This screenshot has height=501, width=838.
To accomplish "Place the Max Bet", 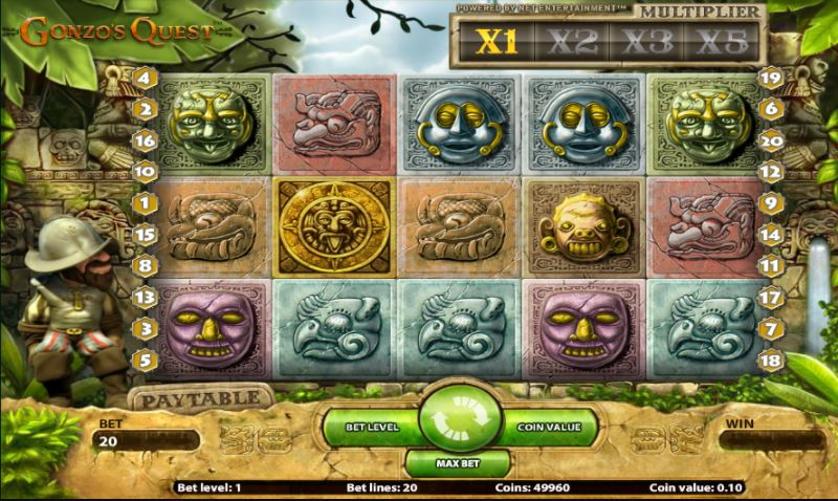I will (456, 464).
